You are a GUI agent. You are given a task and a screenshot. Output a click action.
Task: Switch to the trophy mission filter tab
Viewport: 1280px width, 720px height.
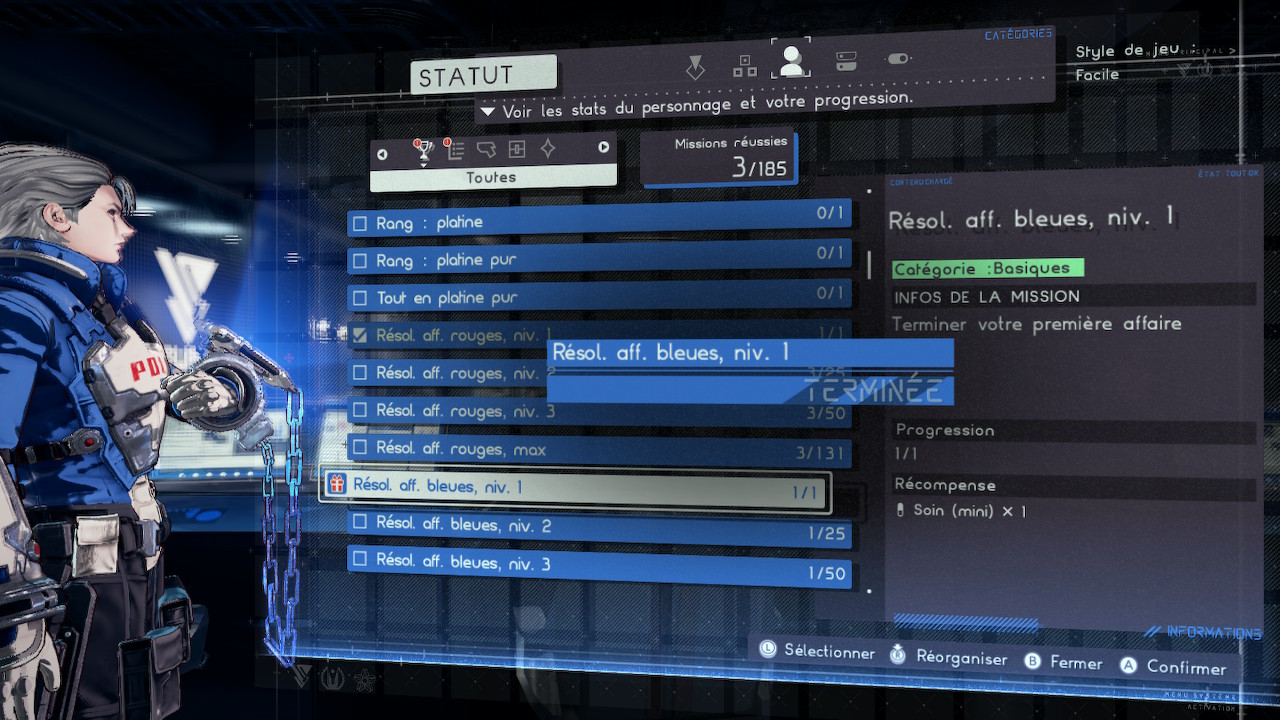tap(424, 151)
